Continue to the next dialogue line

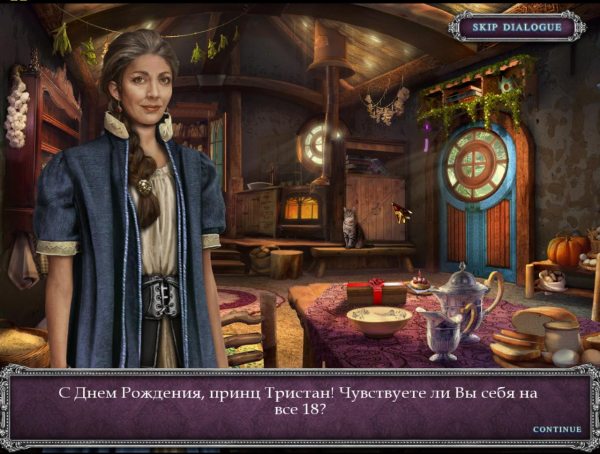pyautogui.click(x=556, y=429)
